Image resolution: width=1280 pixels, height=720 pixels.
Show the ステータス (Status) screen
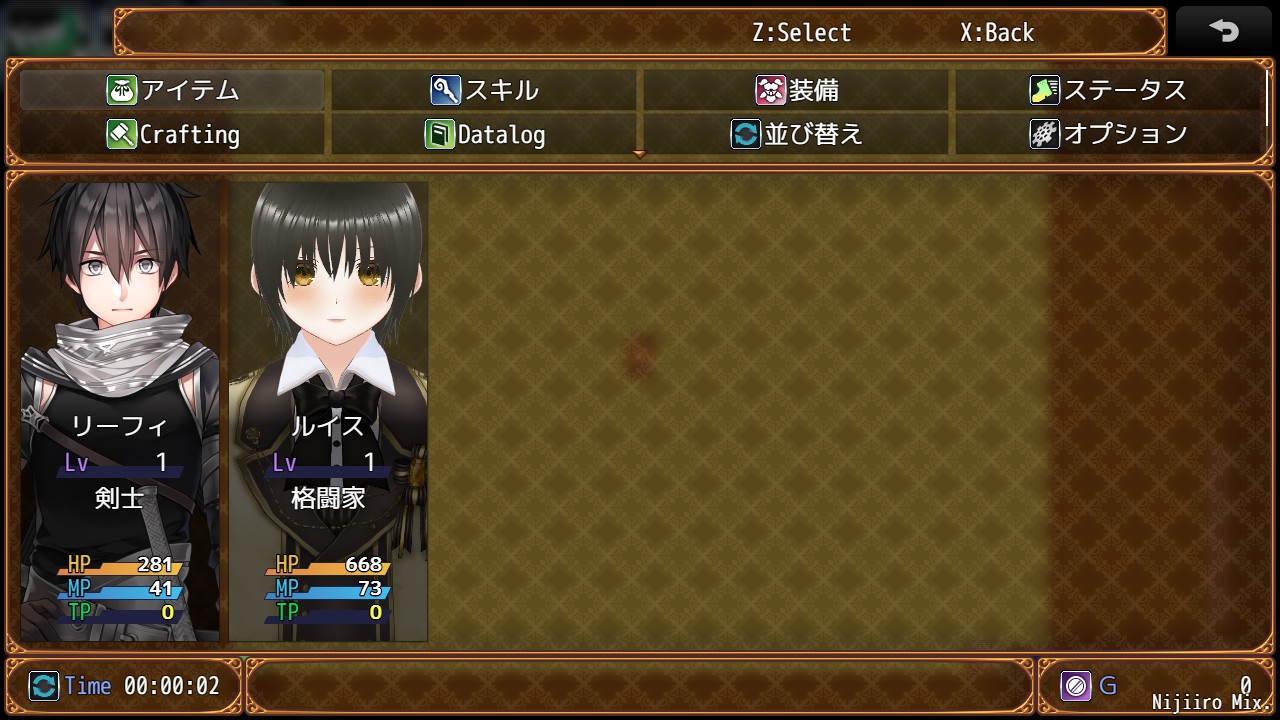1108,90
